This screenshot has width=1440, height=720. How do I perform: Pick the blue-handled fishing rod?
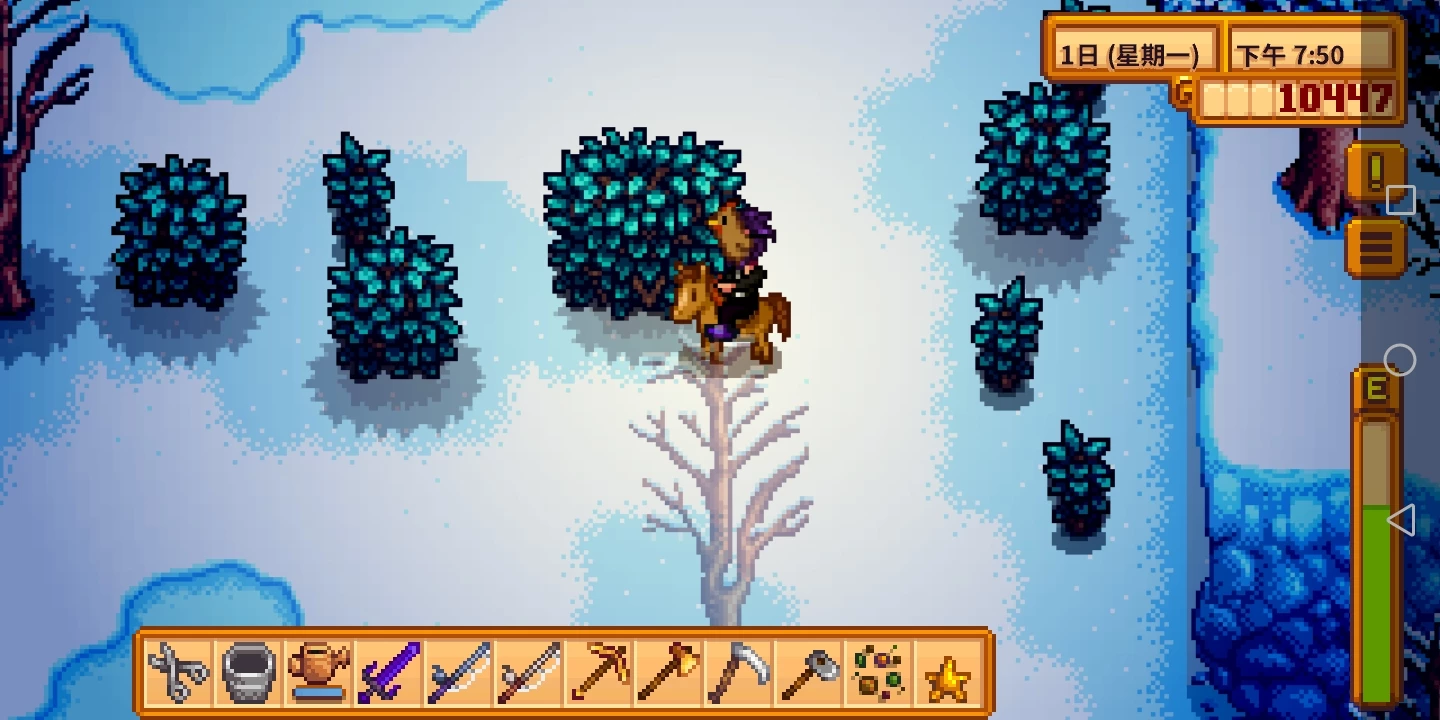click(459, 672)
